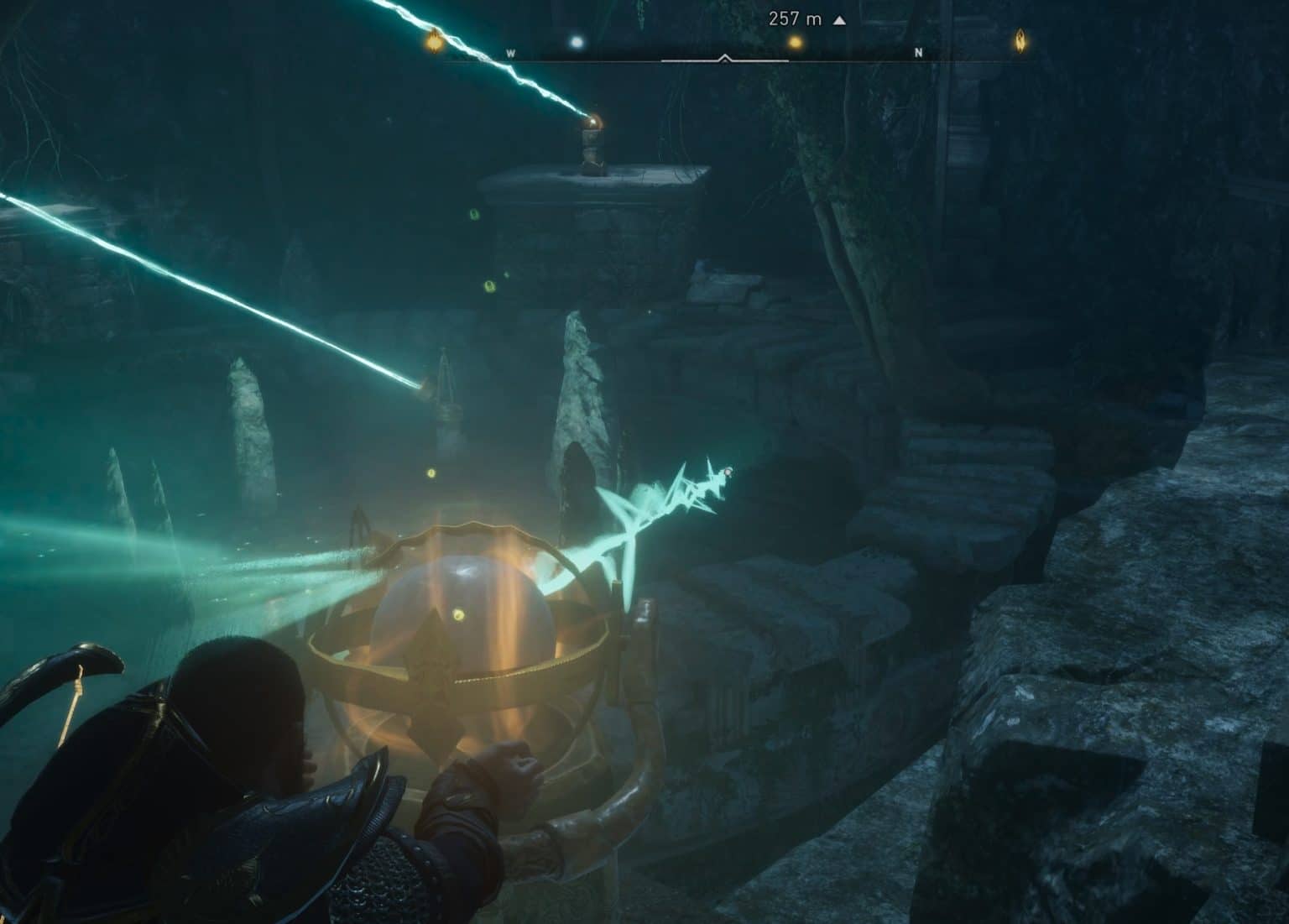This screenshot has width=1289, height=924.
Task: Select the white dot marker on the compass
Action: (x=577, y=41)
